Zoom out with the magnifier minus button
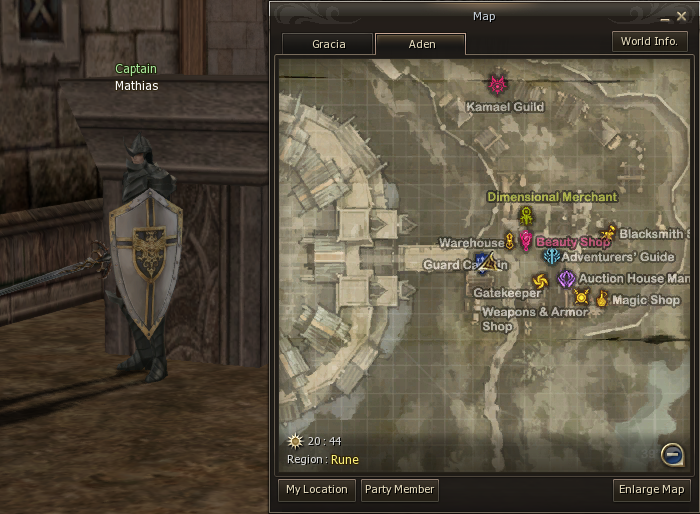 (673, 456)
